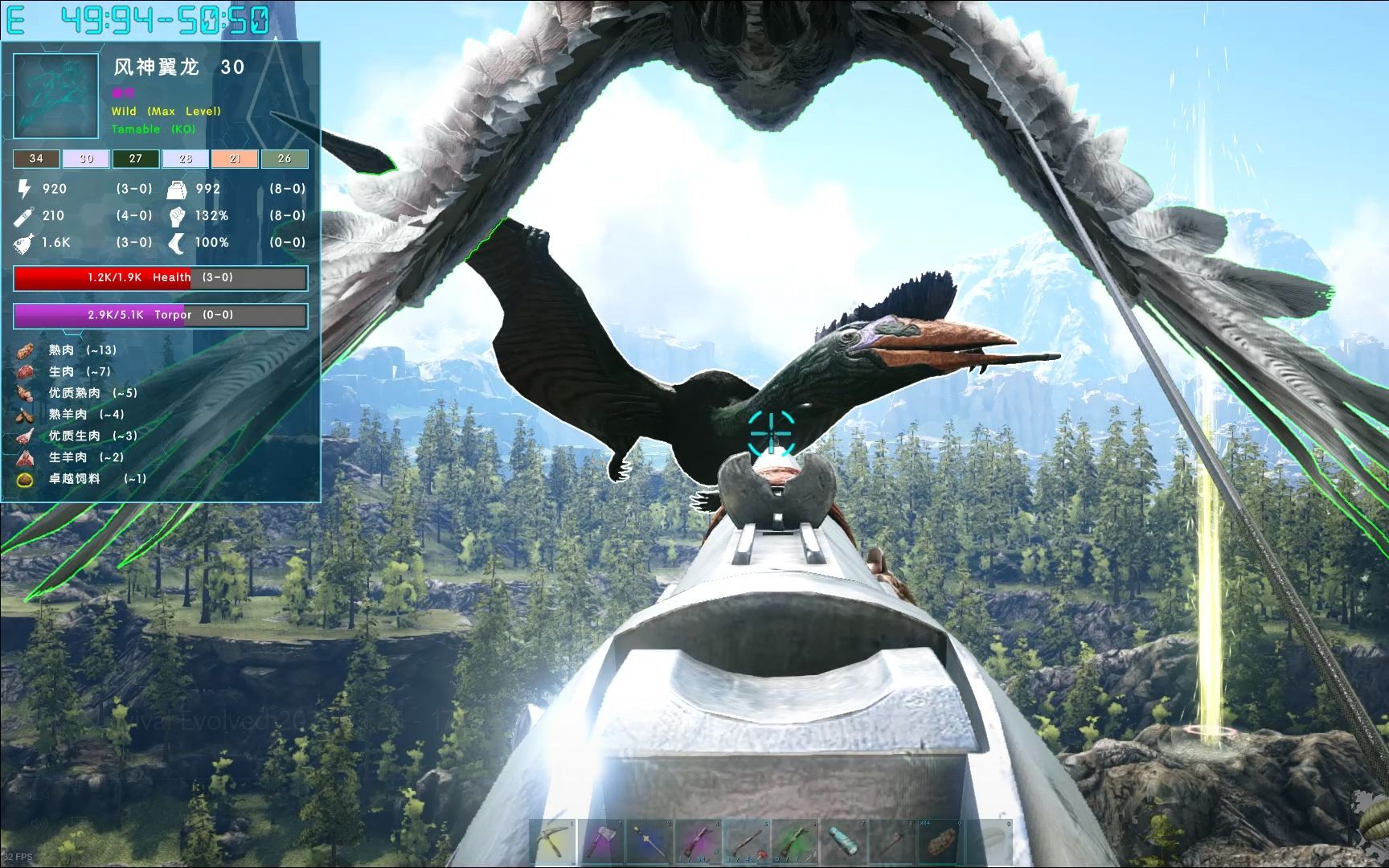Click the color region swatch labeled 34

coord(36,159)
